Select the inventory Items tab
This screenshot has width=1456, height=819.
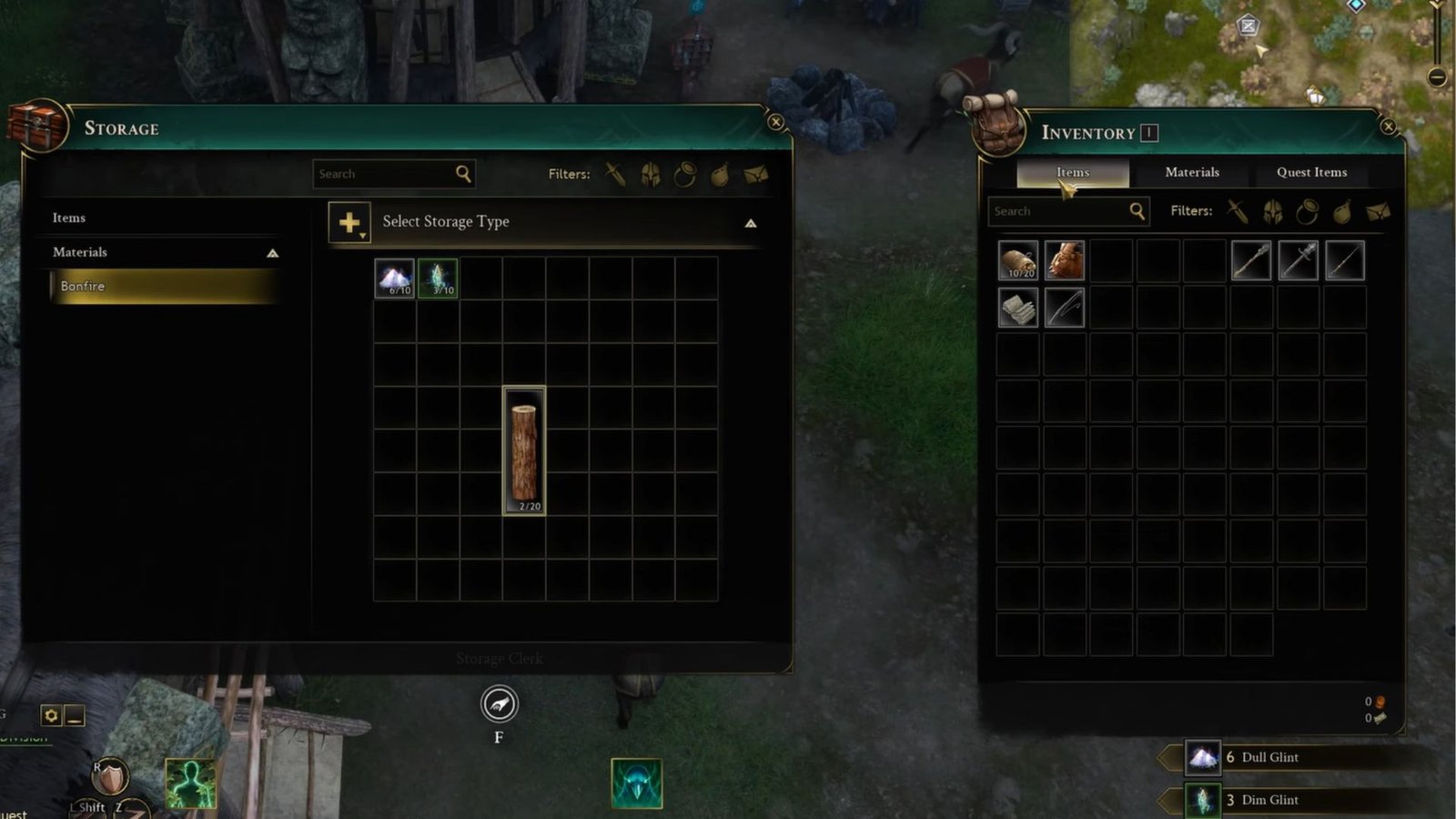tap(1072, 172)
